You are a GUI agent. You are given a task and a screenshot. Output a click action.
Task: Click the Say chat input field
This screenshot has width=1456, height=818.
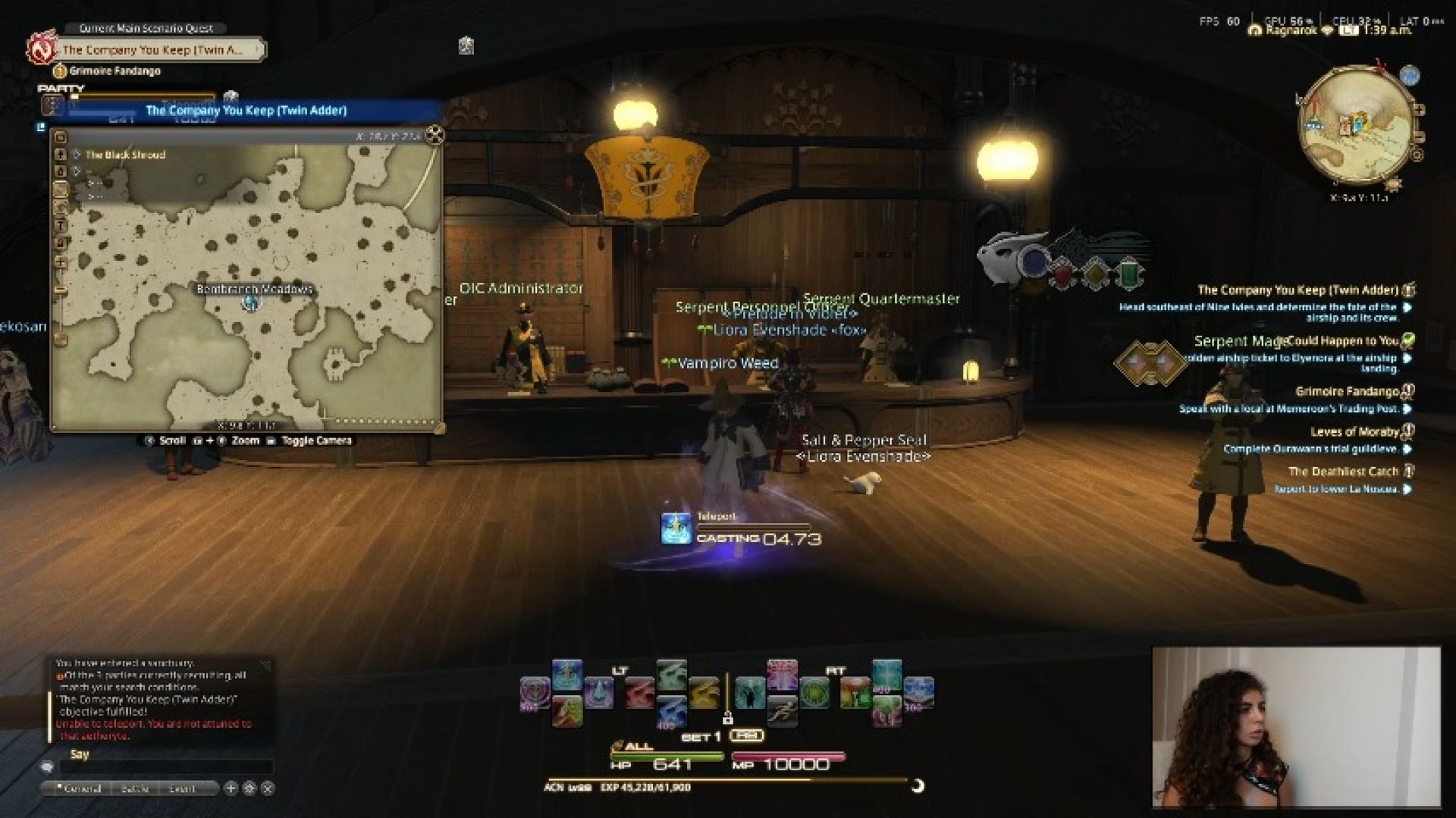click(167, 766)
